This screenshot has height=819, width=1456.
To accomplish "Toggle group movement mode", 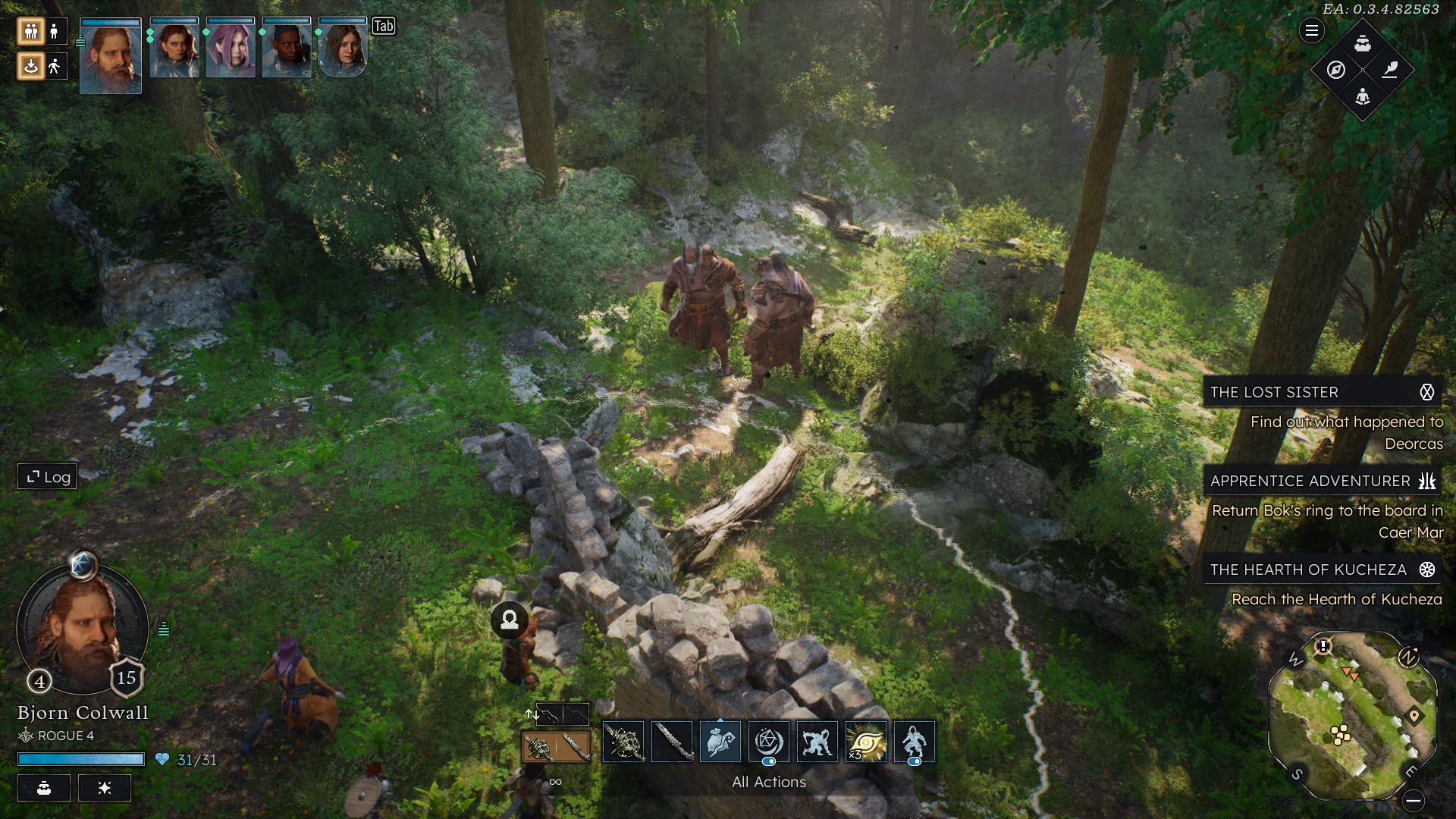I will click(31, 31).
